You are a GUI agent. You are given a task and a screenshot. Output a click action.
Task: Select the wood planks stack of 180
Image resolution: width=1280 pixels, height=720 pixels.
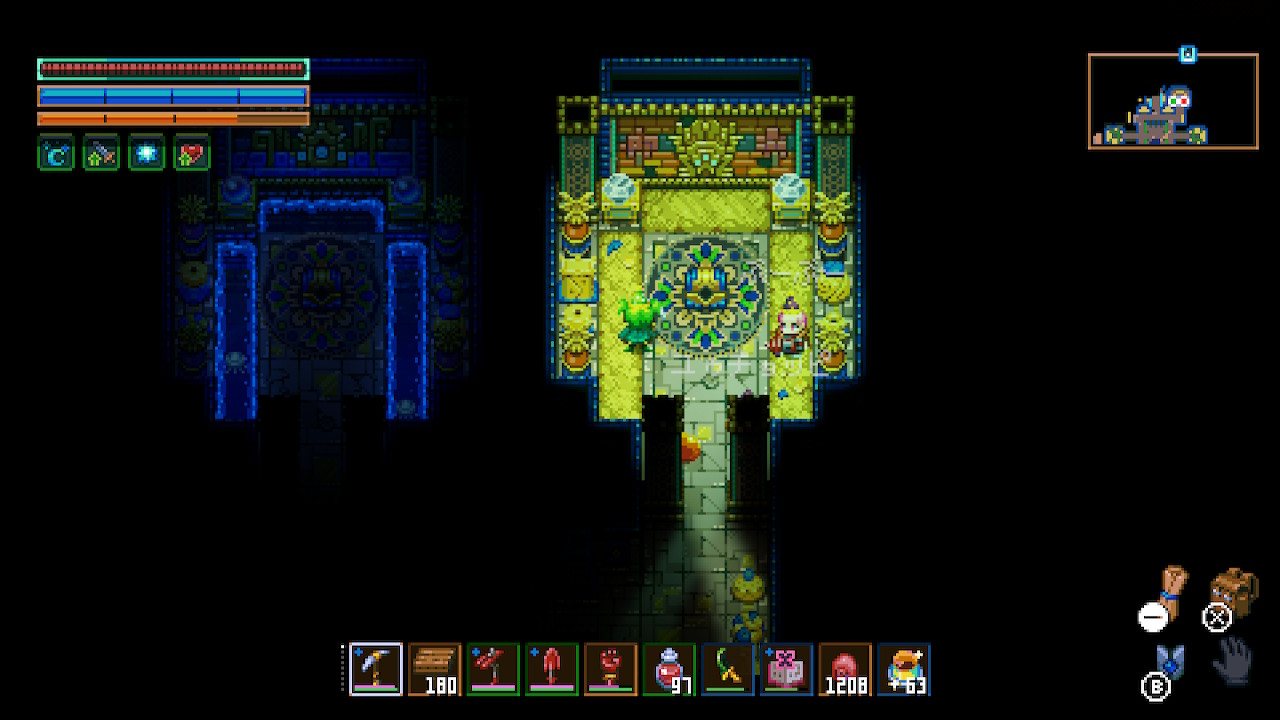[x=435, y=669]
